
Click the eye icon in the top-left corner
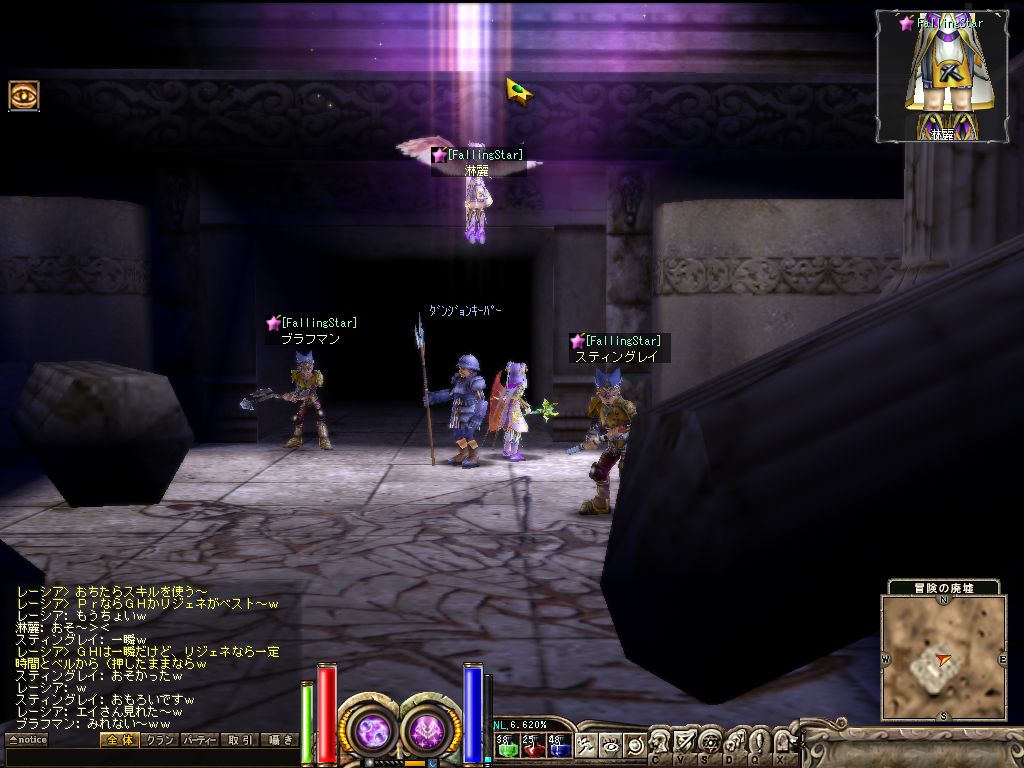pos(24,96)
